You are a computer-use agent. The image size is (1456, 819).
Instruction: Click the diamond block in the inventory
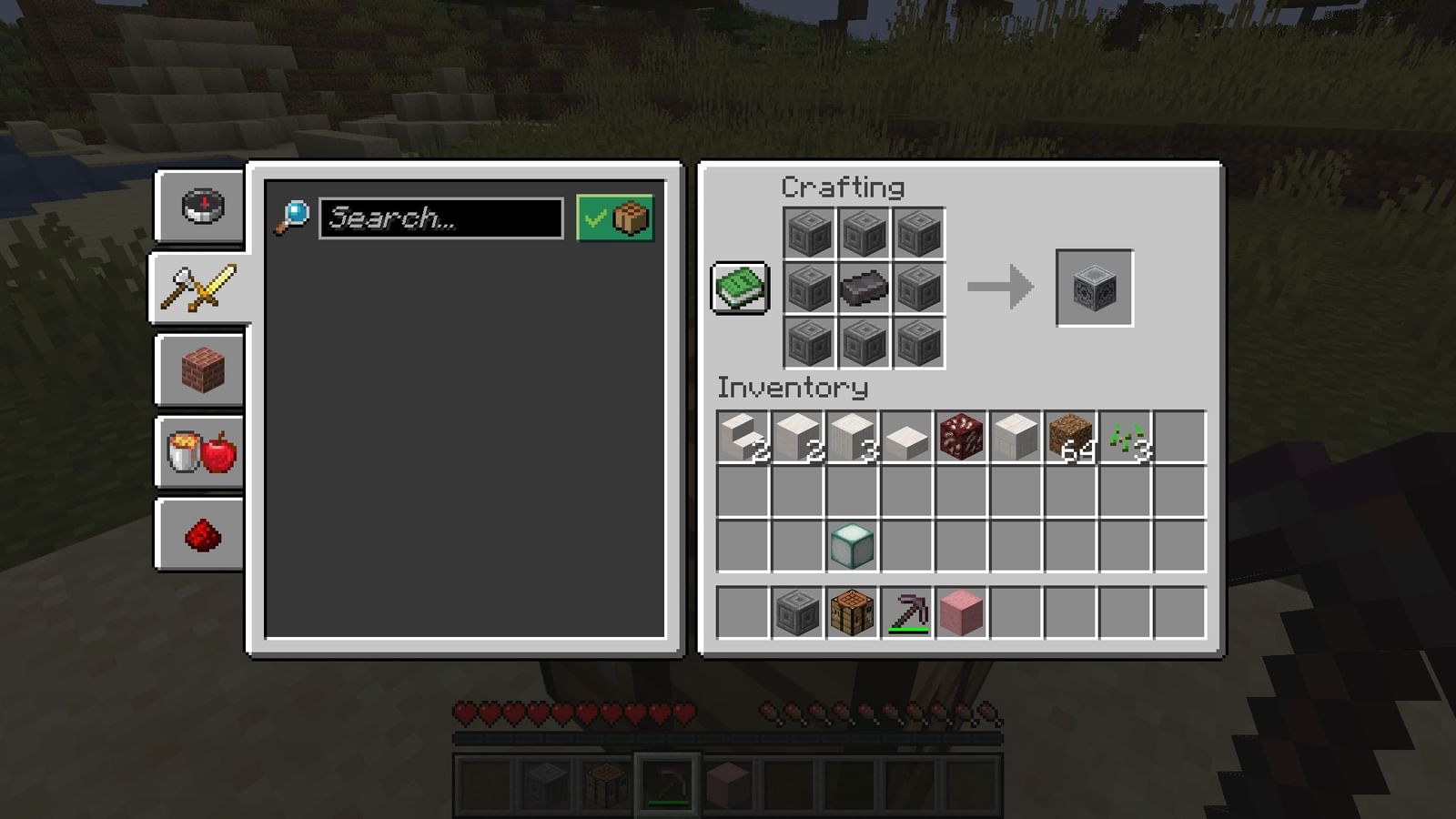852,544
